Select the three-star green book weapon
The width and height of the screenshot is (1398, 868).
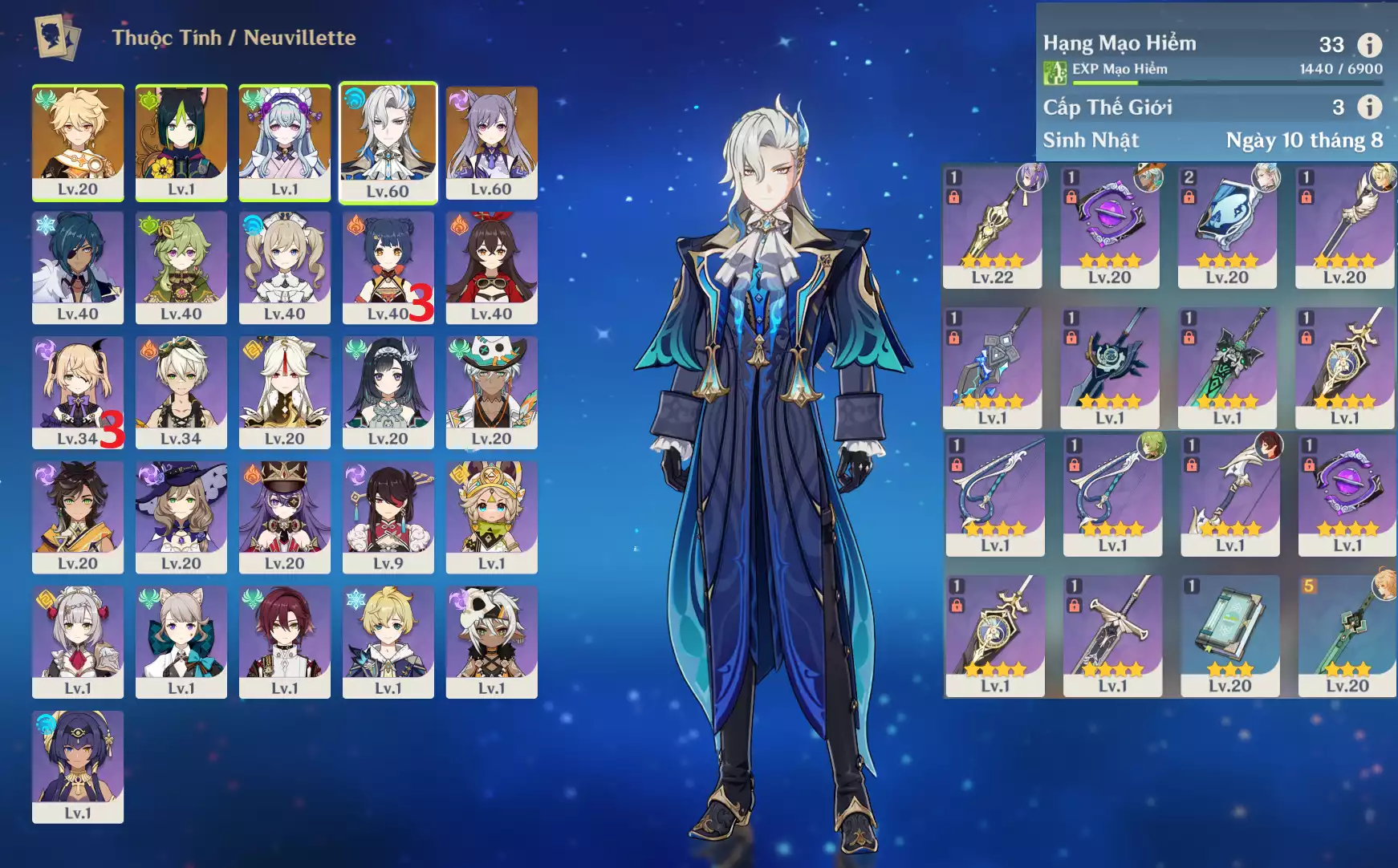point(1229,635)
